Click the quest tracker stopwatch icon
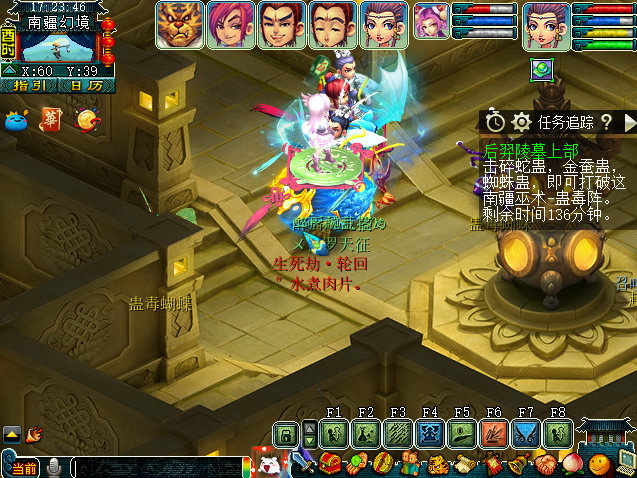Viewport: 637px width, 478px height. [495, 122]
